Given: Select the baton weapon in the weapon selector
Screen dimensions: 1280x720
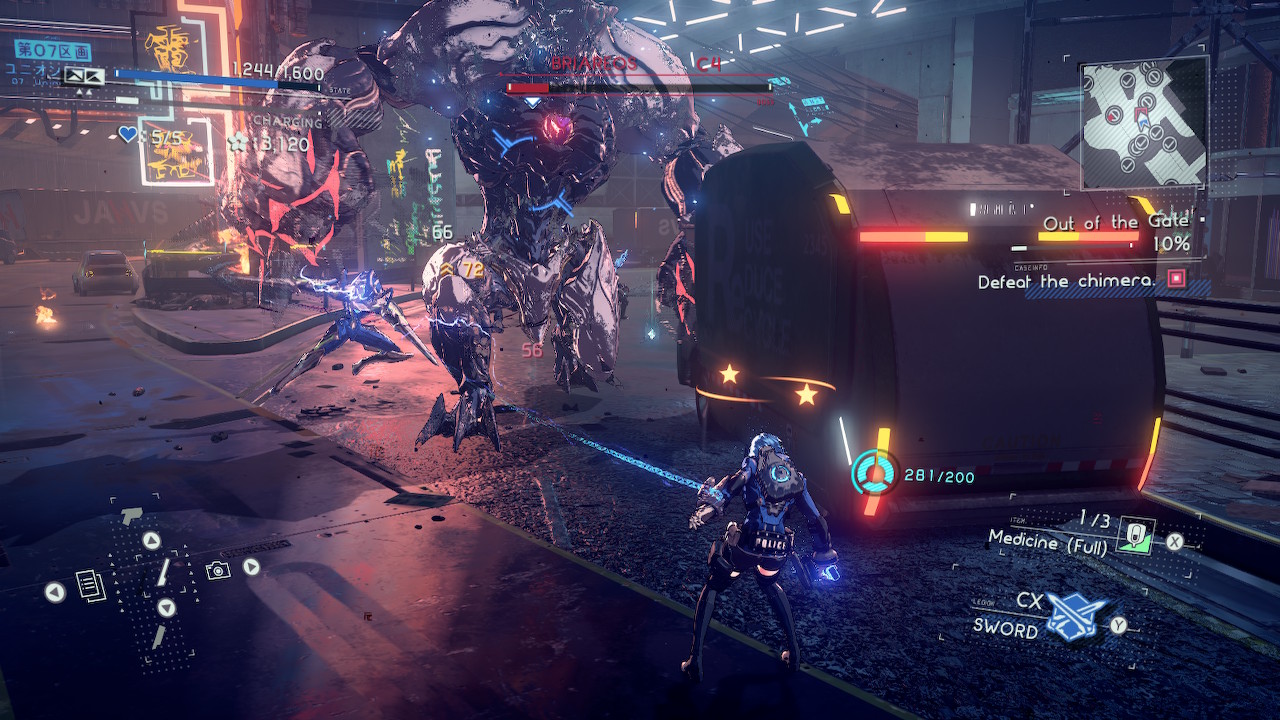Looking at the screenshot, I should click(161, 573).
